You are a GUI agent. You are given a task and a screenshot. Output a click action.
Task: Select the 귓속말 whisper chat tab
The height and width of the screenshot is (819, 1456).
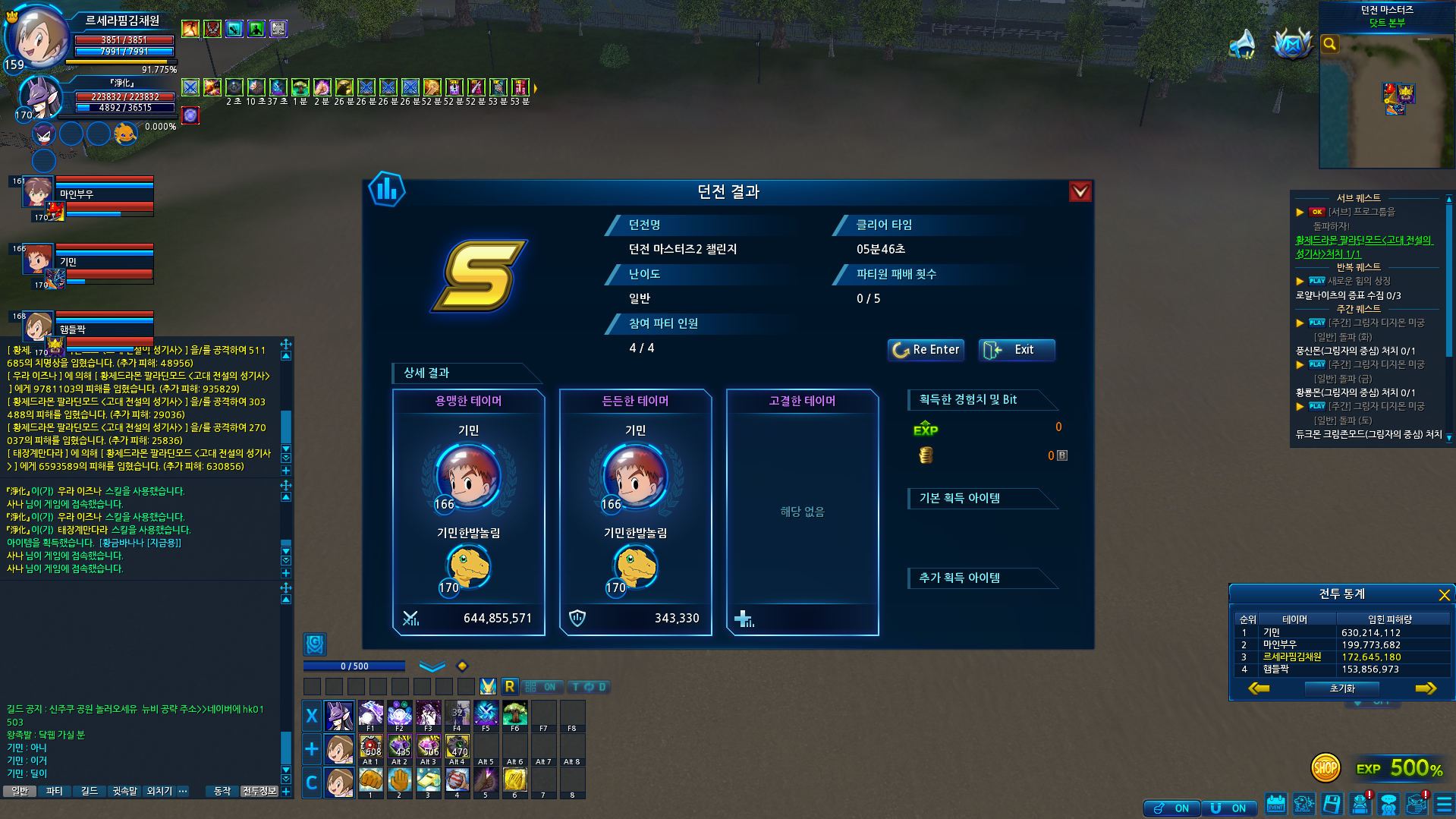[125, 791]
